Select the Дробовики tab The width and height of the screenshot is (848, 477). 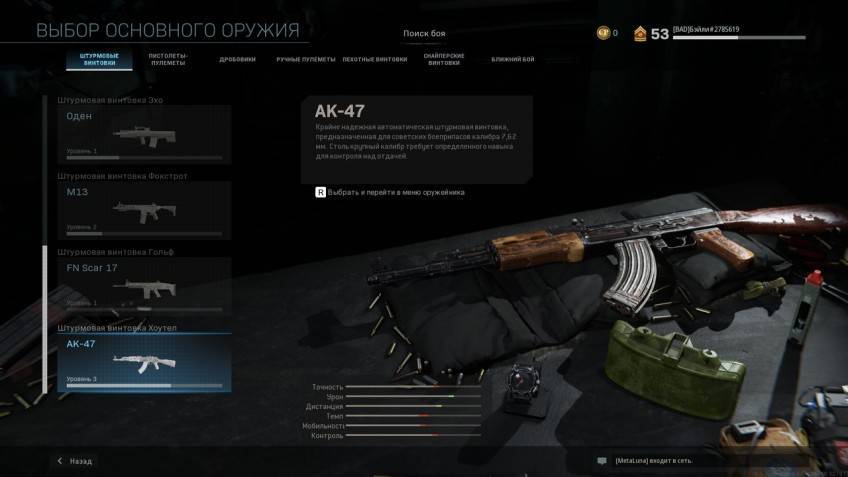click(238, 59)
